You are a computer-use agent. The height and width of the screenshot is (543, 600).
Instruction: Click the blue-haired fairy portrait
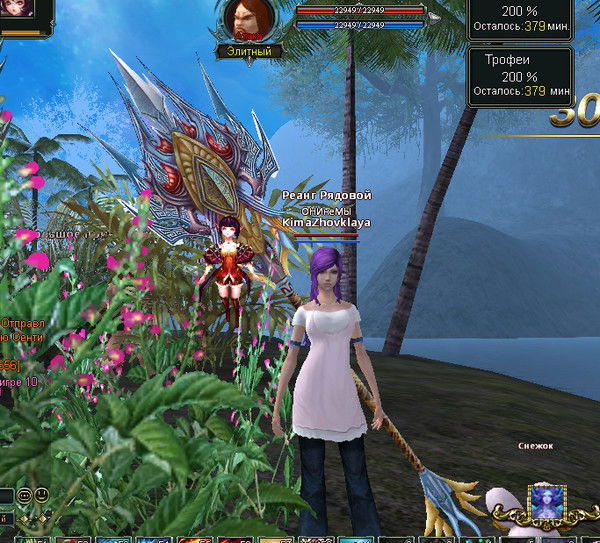point(547,503)
